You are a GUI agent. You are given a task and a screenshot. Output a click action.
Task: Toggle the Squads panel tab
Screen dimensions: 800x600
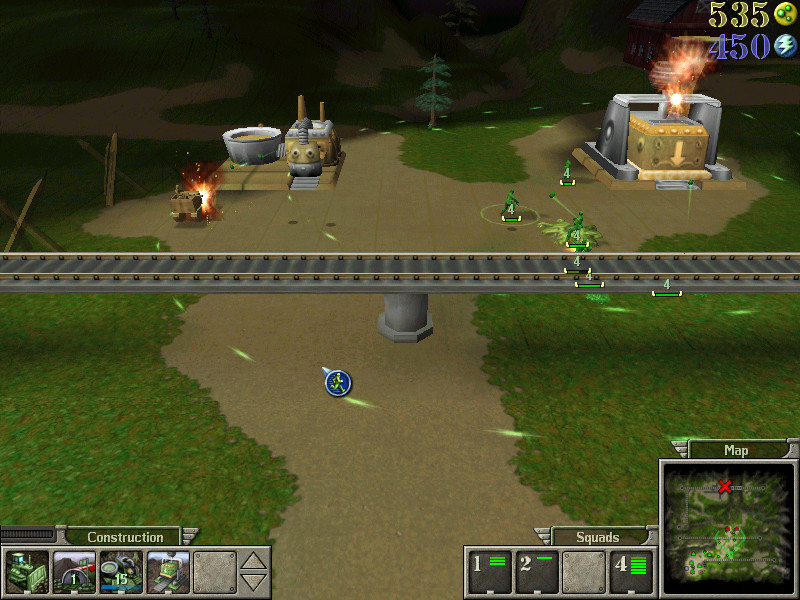(x=597, y=537)
